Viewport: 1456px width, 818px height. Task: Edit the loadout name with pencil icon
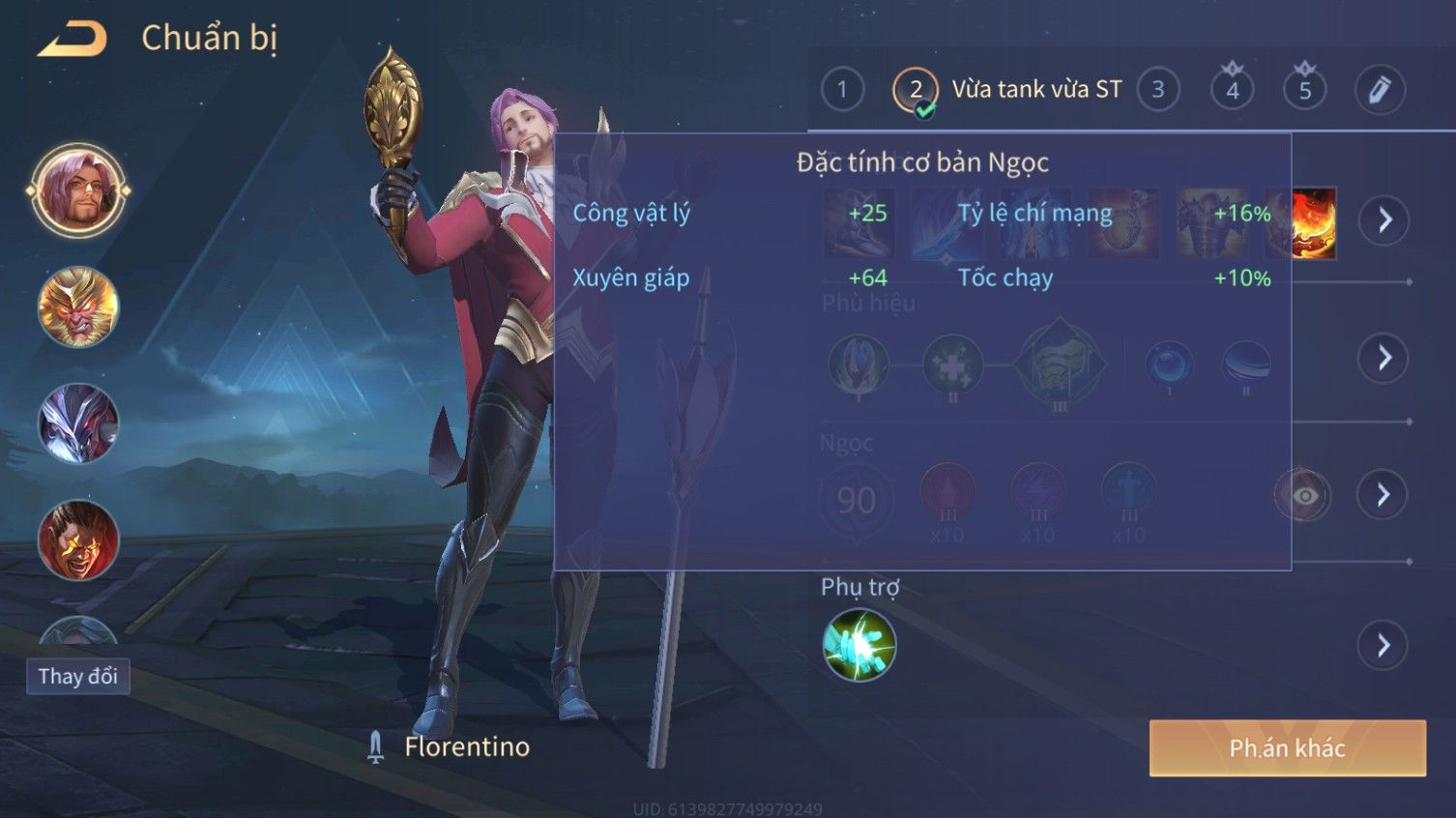[x=1380, y=90]
